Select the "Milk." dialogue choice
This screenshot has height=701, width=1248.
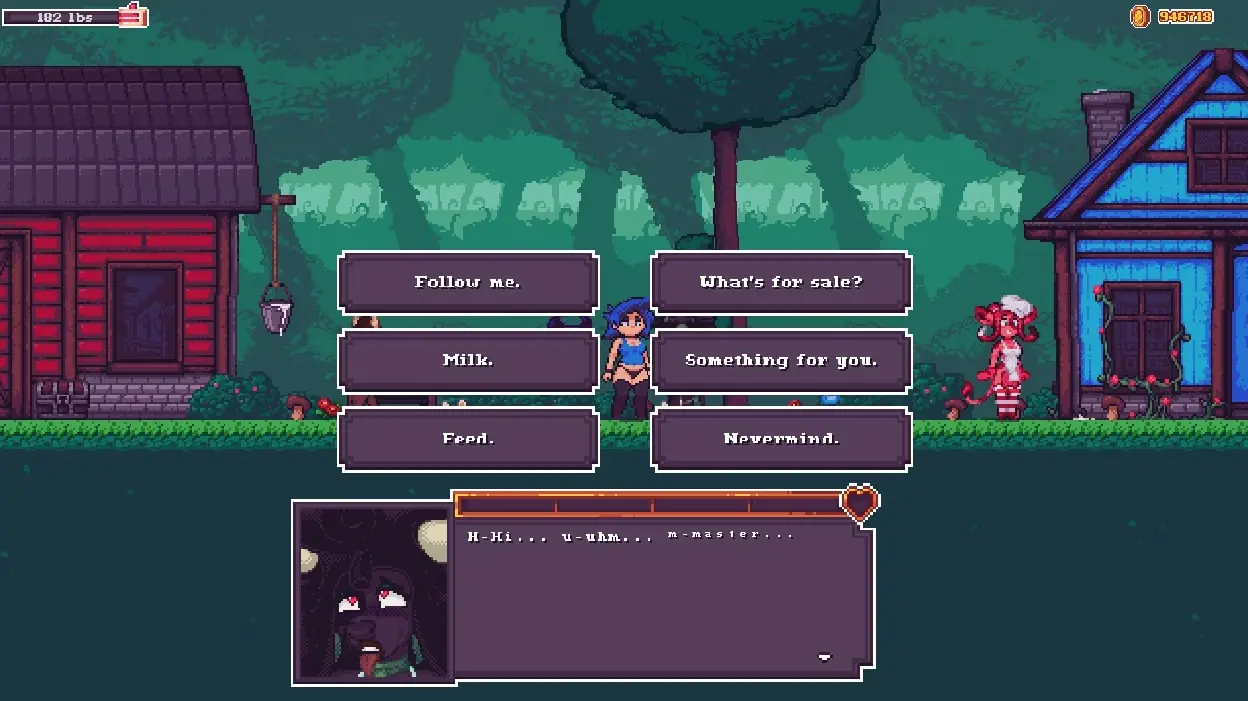pos(468,360)
